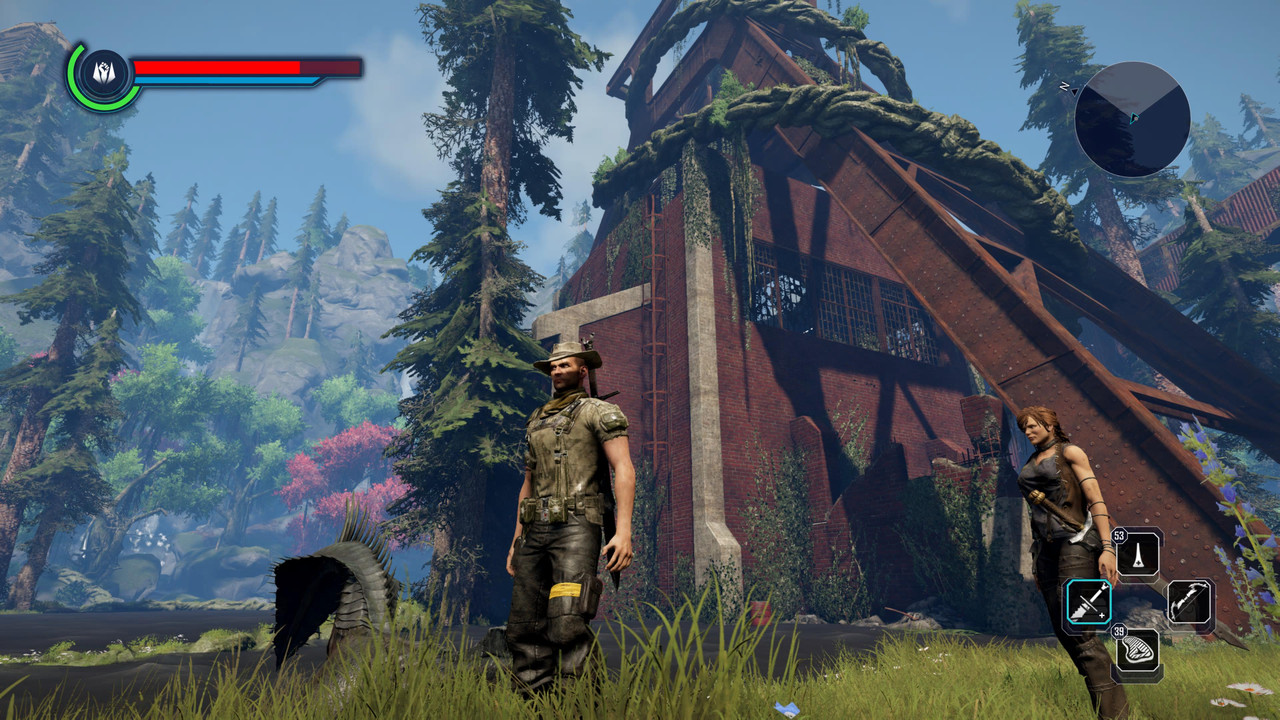Equip the bow from the quick wheel
Screen dimensions: 1280x720
(1190, 602)
